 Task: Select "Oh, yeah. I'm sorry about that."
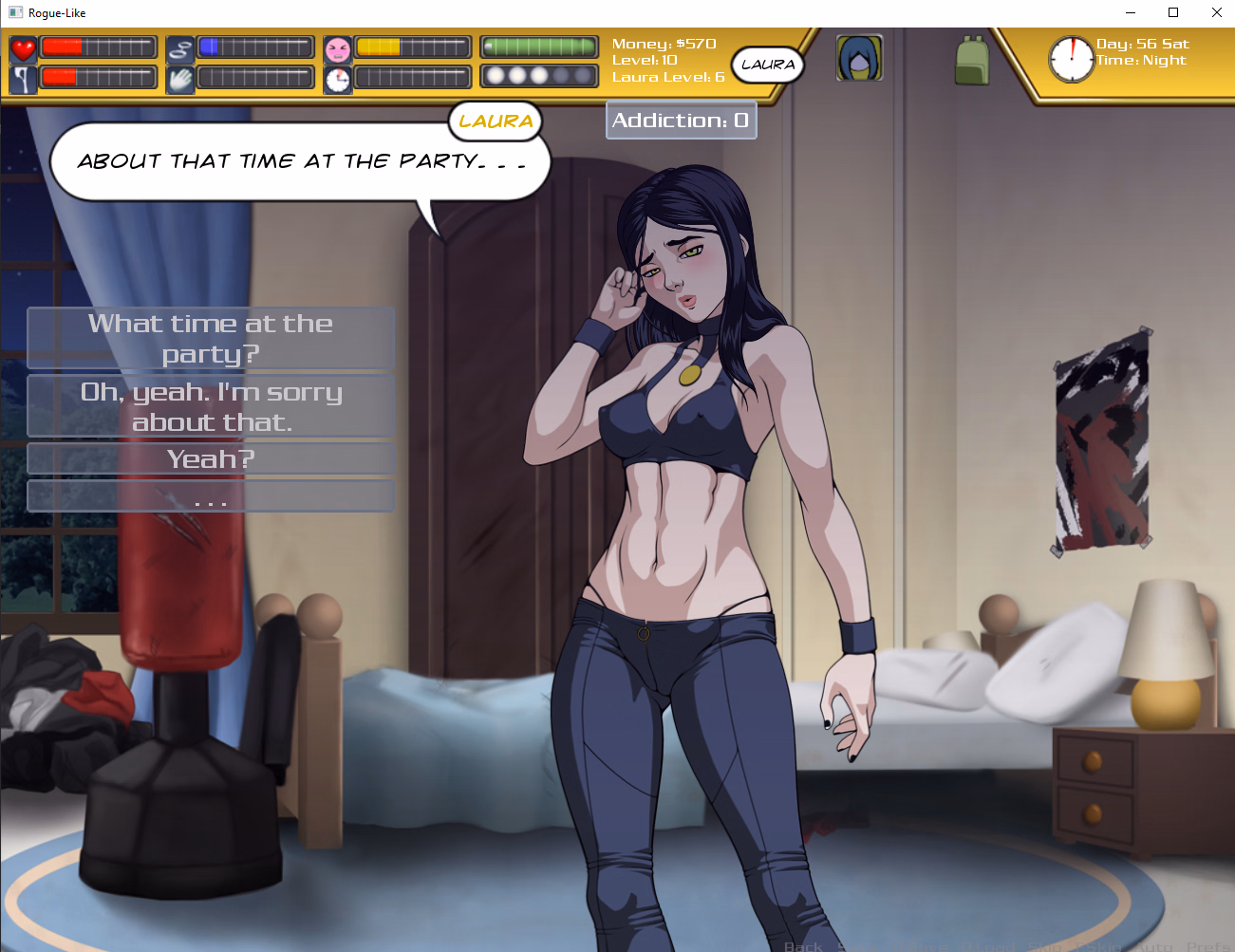211,406
